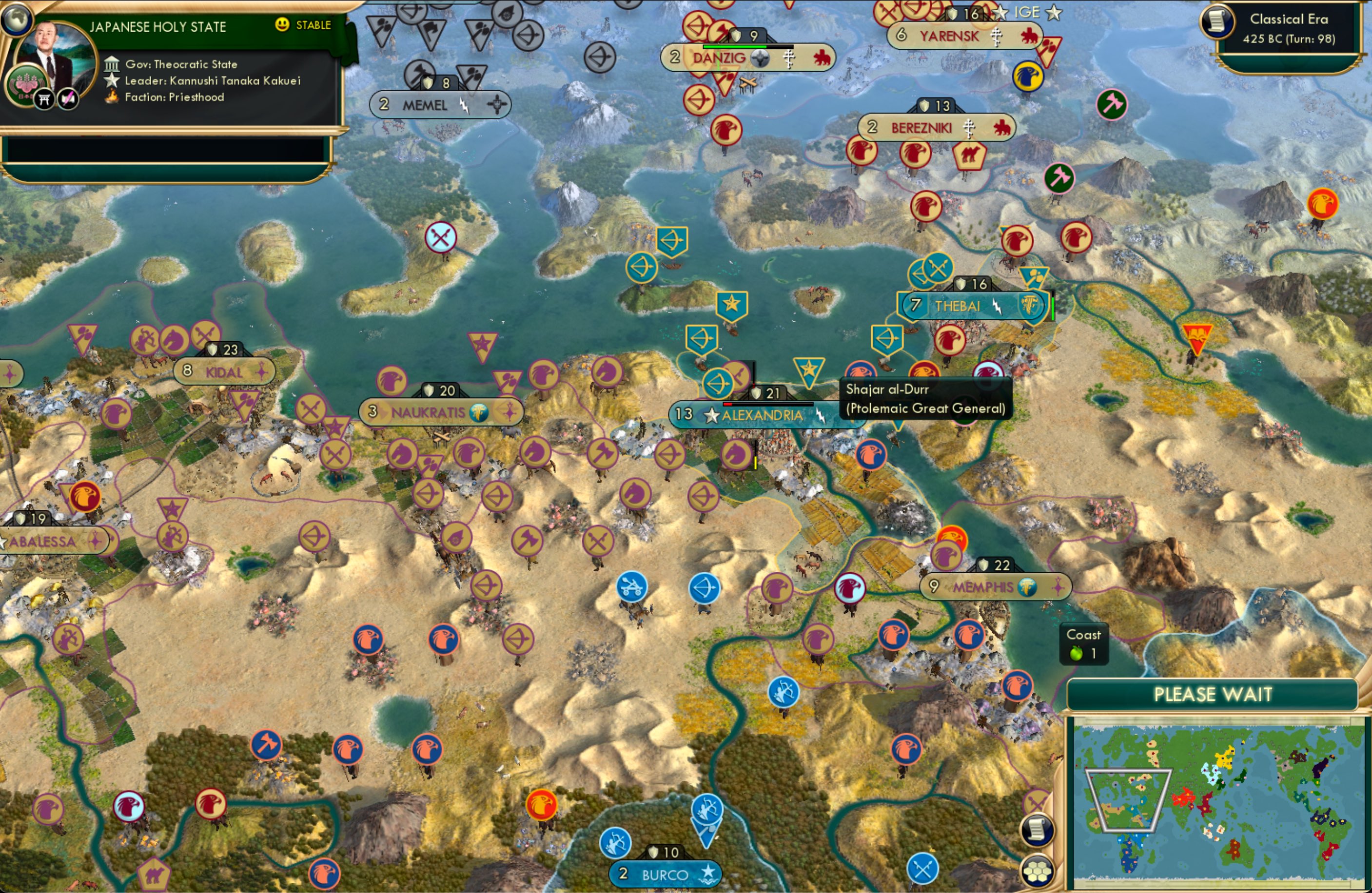Image resolution: width=1372 pixels, height=893 pixels.
Task: Click the STABLE happiness smiley indicator
Action: click(282, 25)
